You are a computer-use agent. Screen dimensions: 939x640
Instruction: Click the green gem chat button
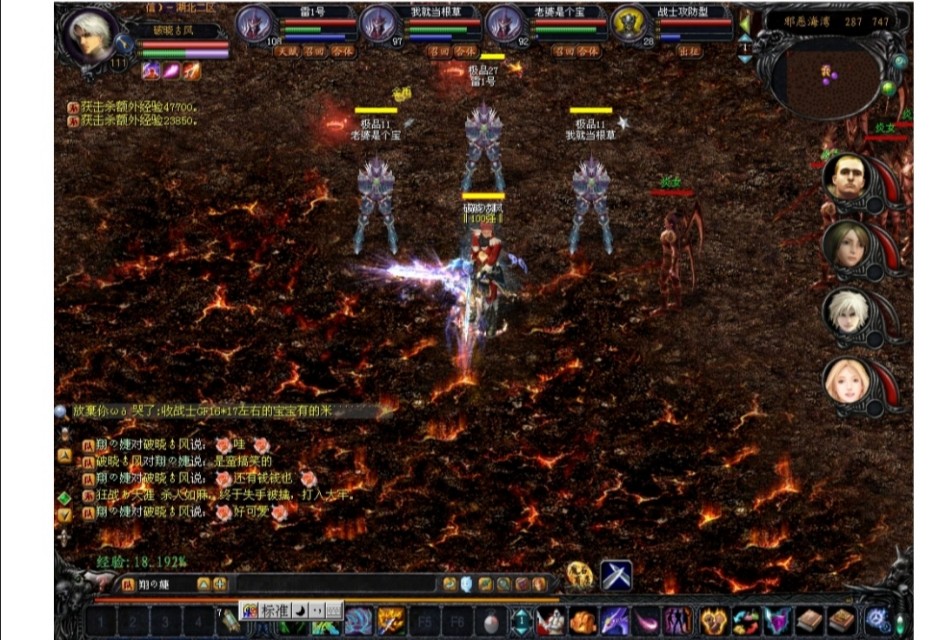click(x=64, y=497)
